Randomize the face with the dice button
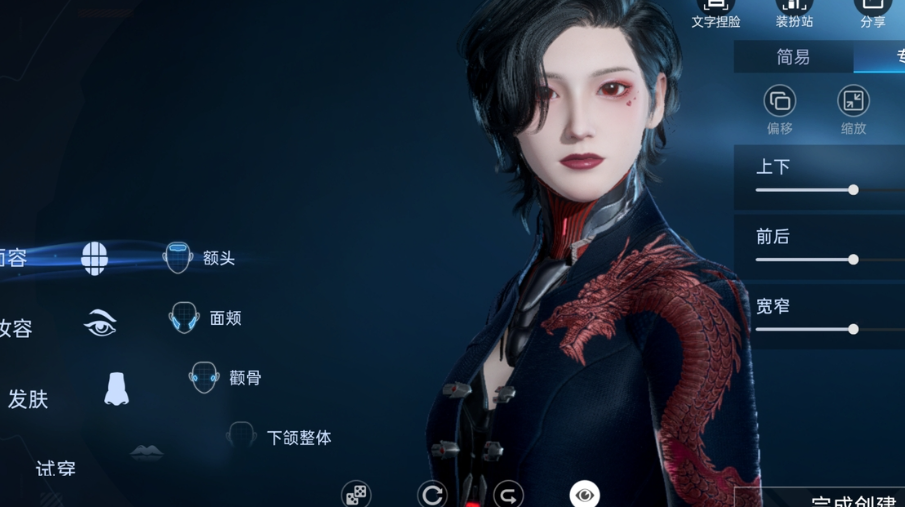Screen dimensions: 905x507 [x=356, y=494]
